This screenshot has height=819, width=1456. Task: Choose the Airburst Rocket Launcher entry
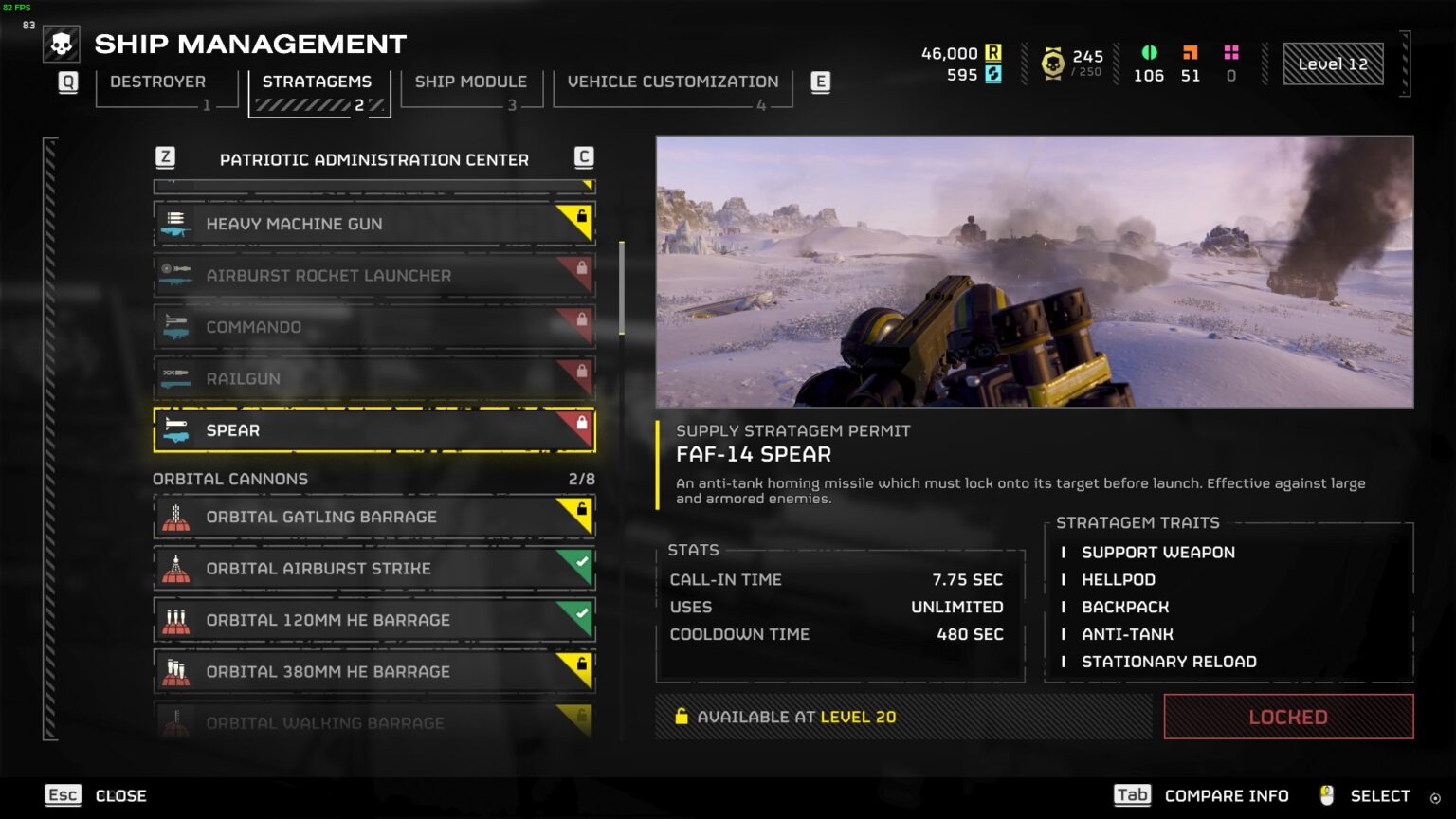[373, 276]
